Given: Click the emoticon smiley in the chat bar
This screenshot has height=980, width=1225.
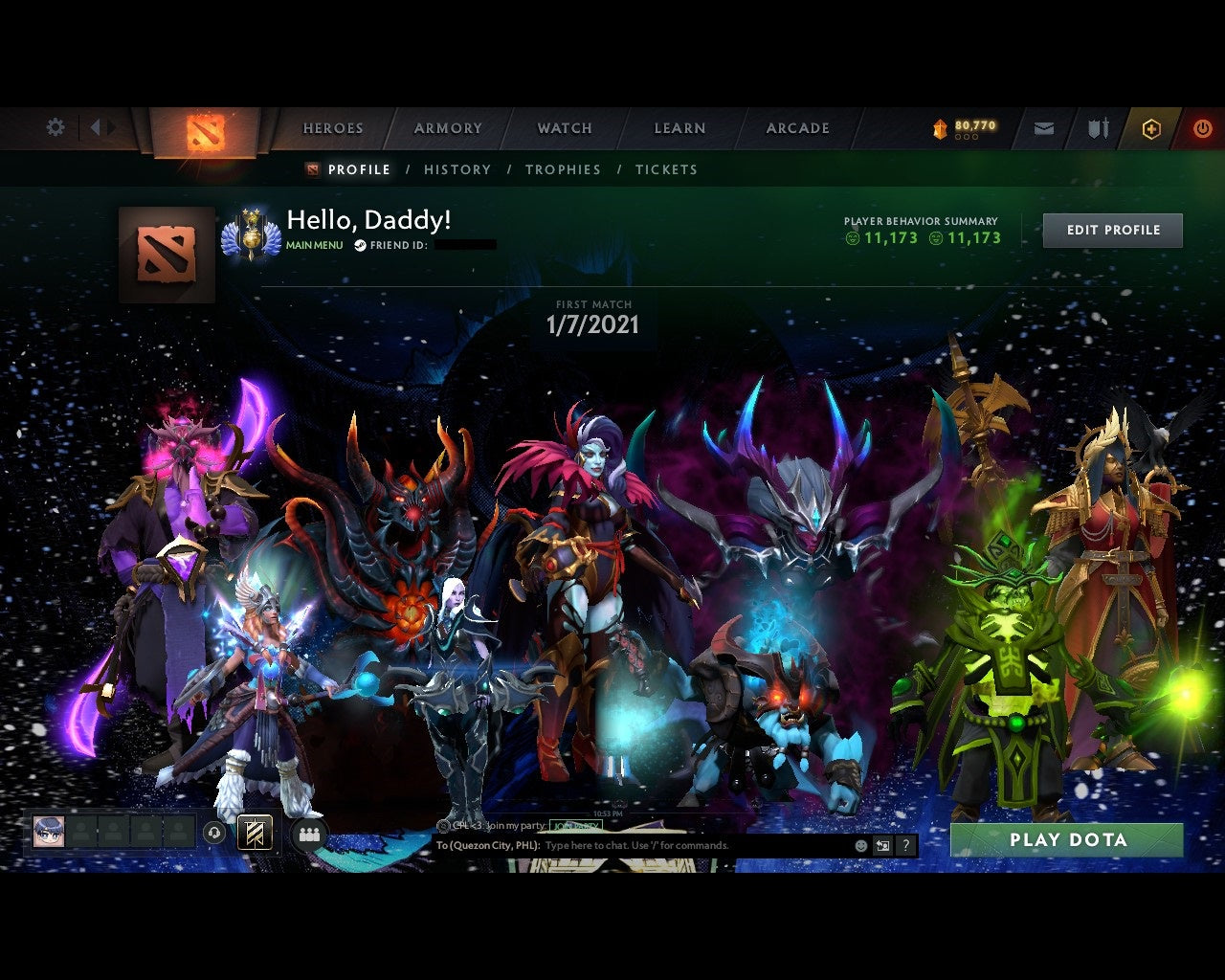Looking at the screenshot, I should tap(862, 846).
